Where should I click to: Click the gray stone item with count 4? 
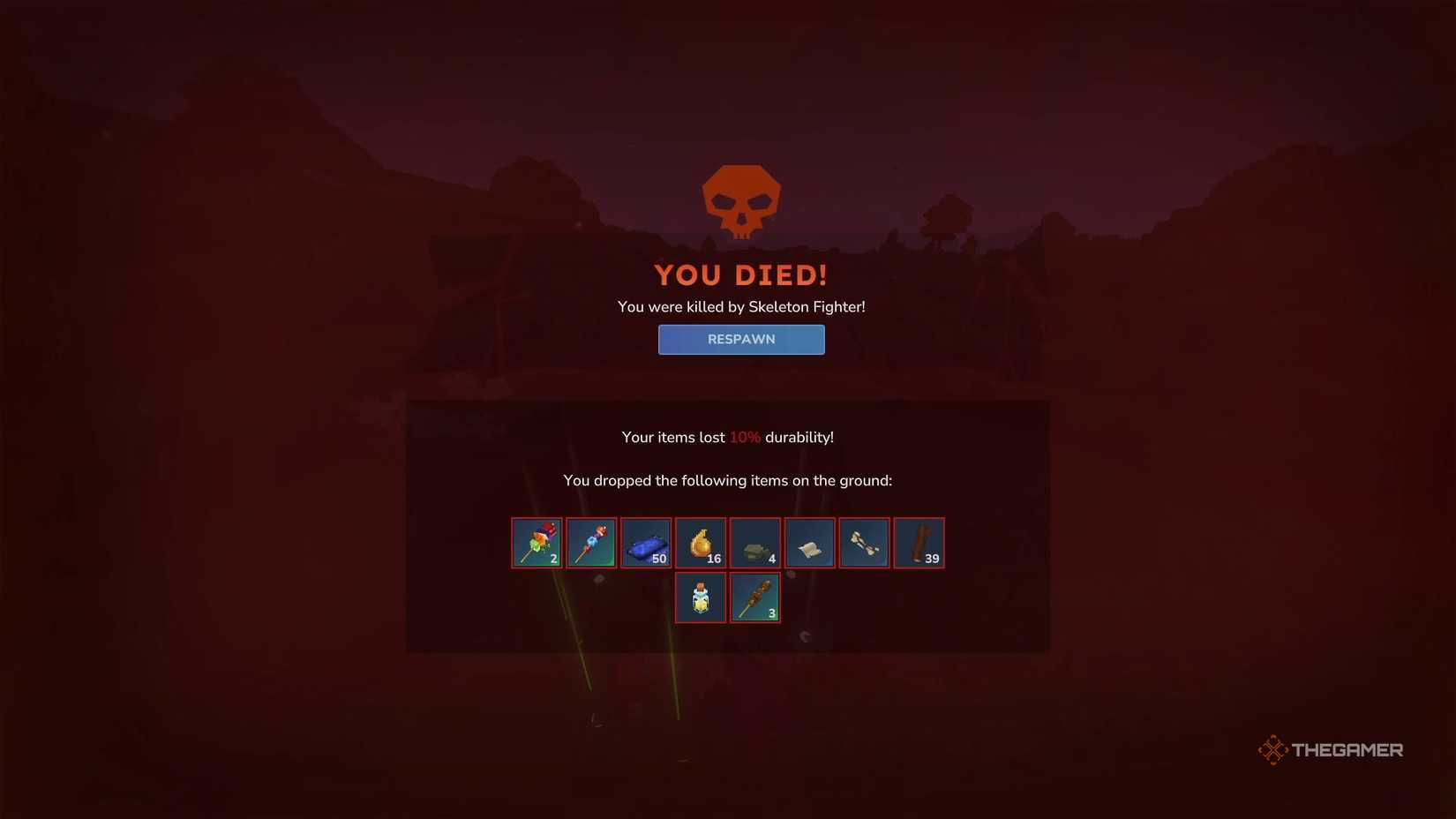coord(754,542)
